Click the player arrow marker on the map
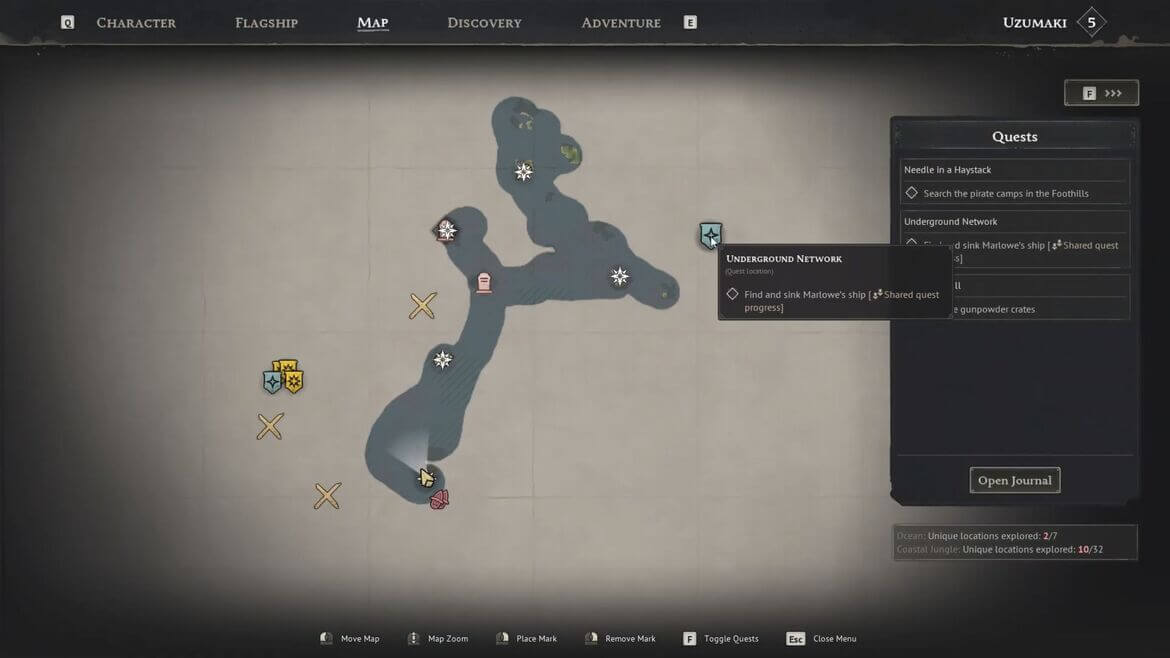Screen dimensions: 1170x658 point(427,477)
